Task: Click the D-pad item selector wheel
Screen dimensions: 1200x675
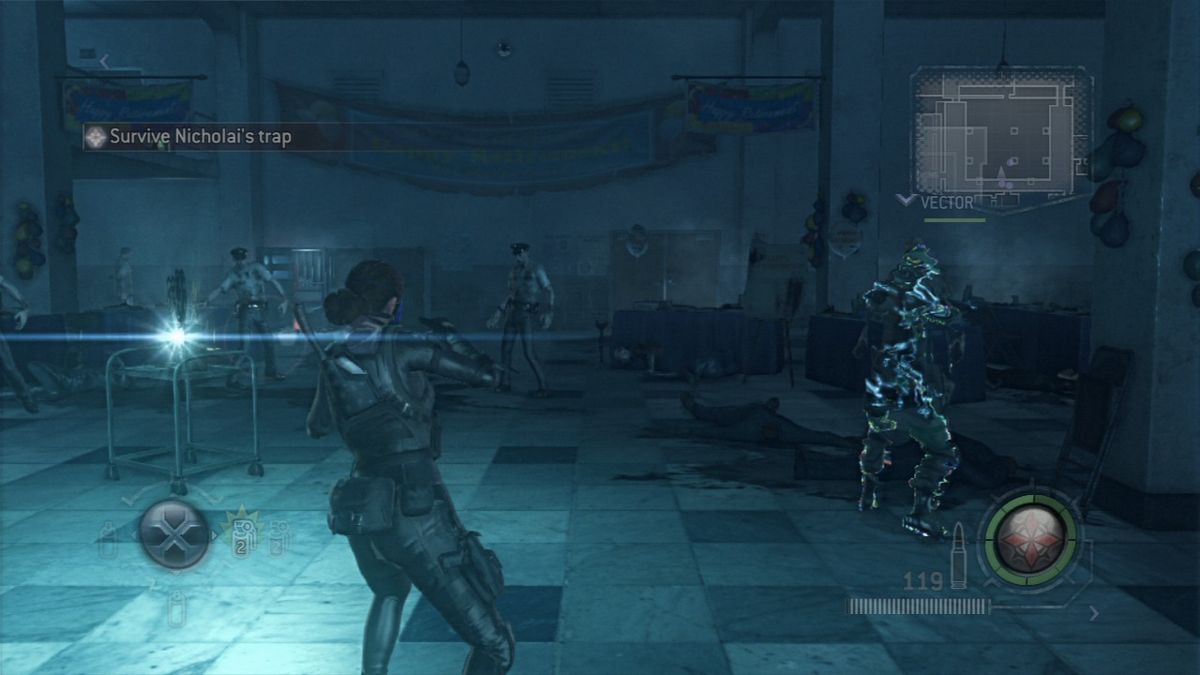Action: 174,533
